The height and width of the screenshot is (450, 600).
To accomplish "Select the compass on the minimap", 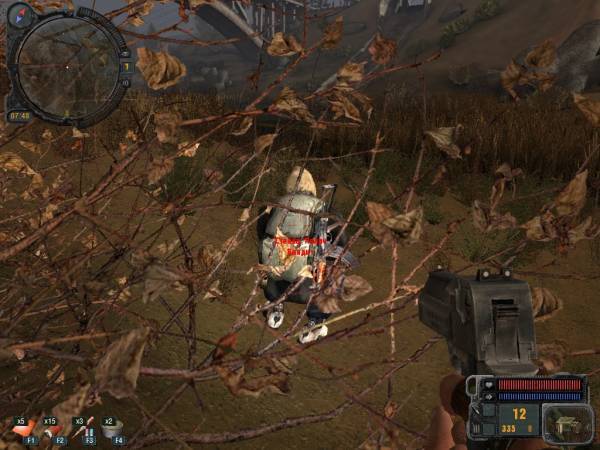I will tap(20, 14).
